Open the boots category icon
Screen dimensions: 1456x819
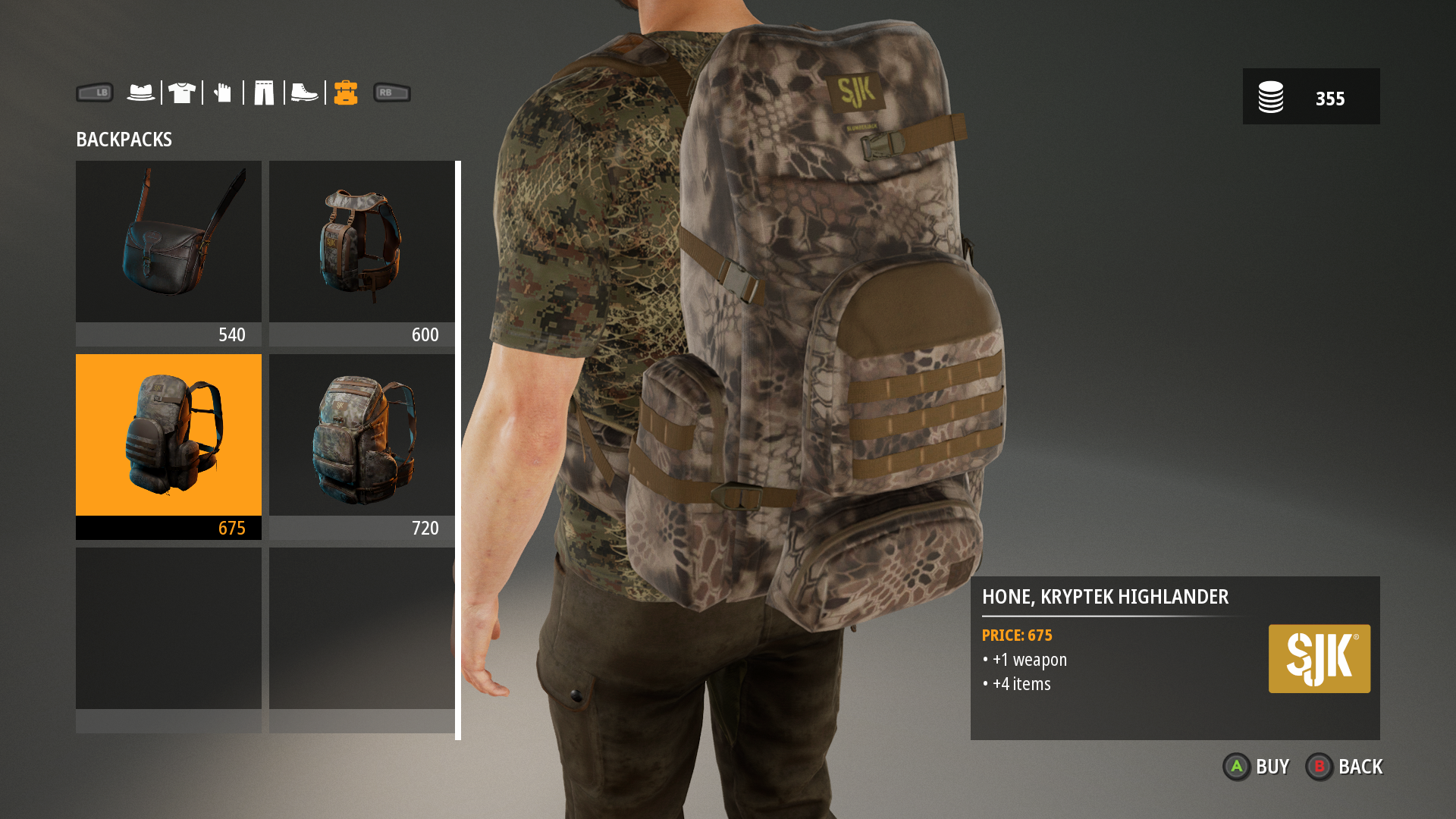[x=303, y=92]
